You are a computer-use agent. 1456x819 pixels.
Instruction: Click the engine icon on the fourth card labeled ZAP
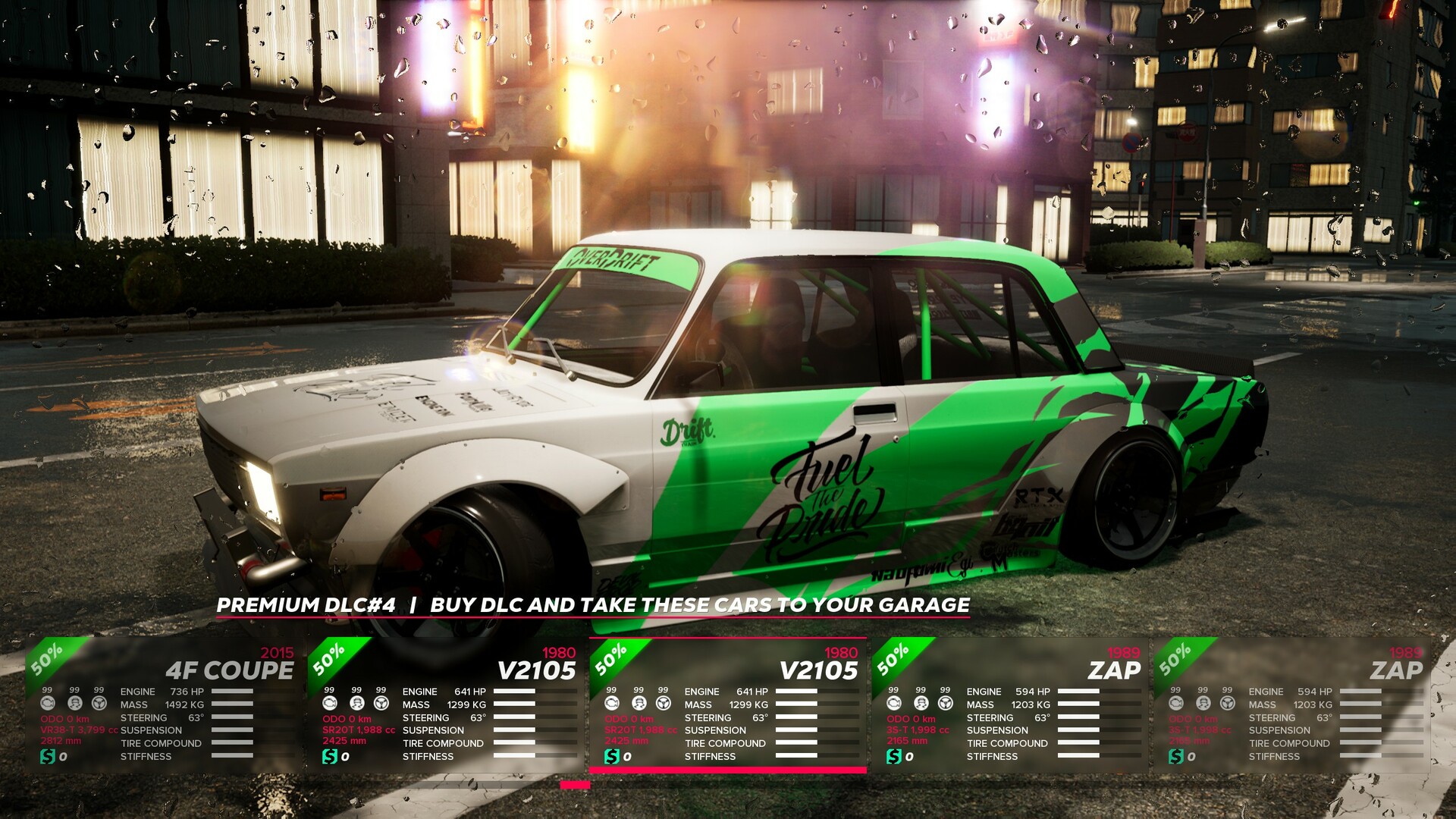[x=893, y=704]
